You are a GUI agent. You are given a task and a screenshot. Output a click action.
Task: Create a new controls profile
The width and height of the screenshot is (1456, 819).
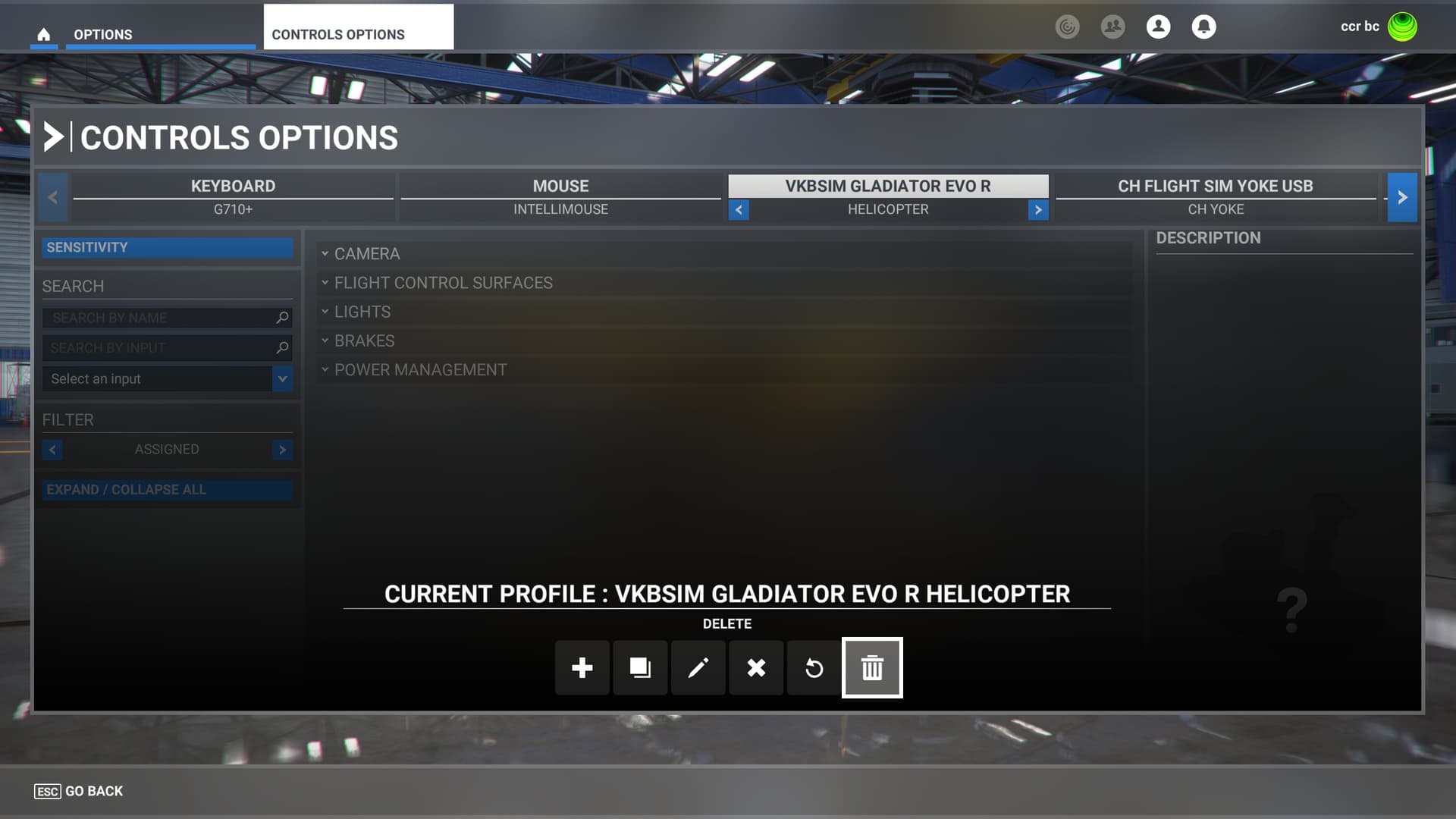[582, 668]
